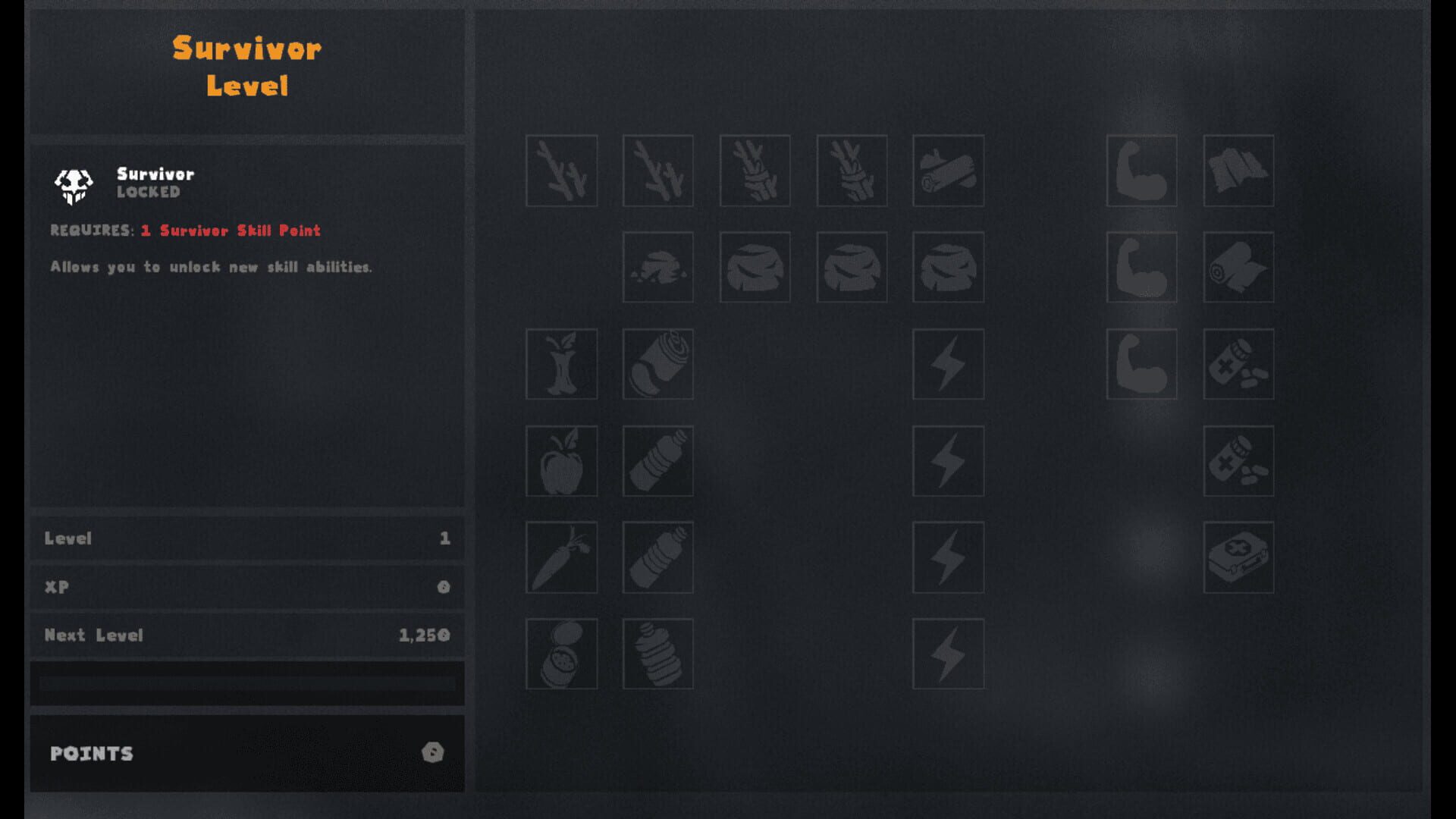This screenshot has height=819, width=1456.
Task: Click the XP progress bar below Next Level
Action: (247, 682)
